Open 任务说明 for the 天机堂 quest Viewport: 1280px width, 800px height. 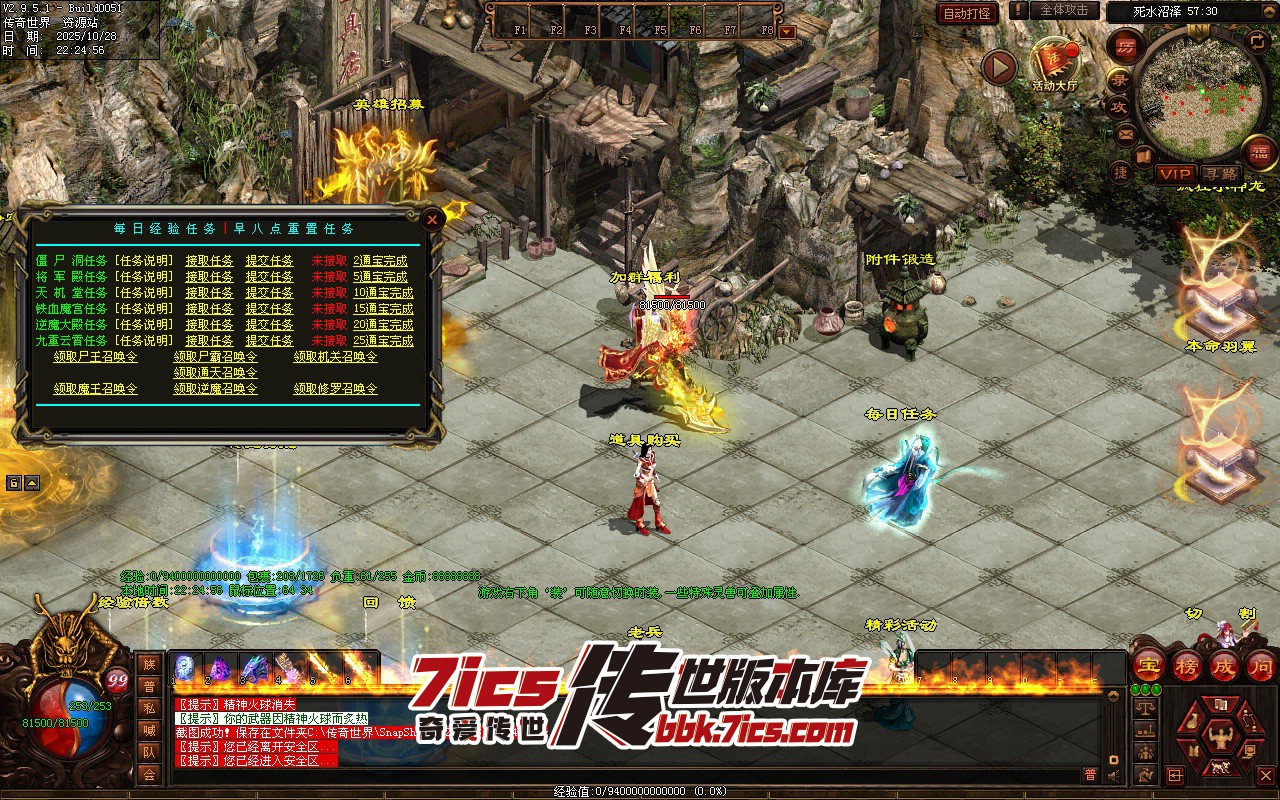point(143,293)
